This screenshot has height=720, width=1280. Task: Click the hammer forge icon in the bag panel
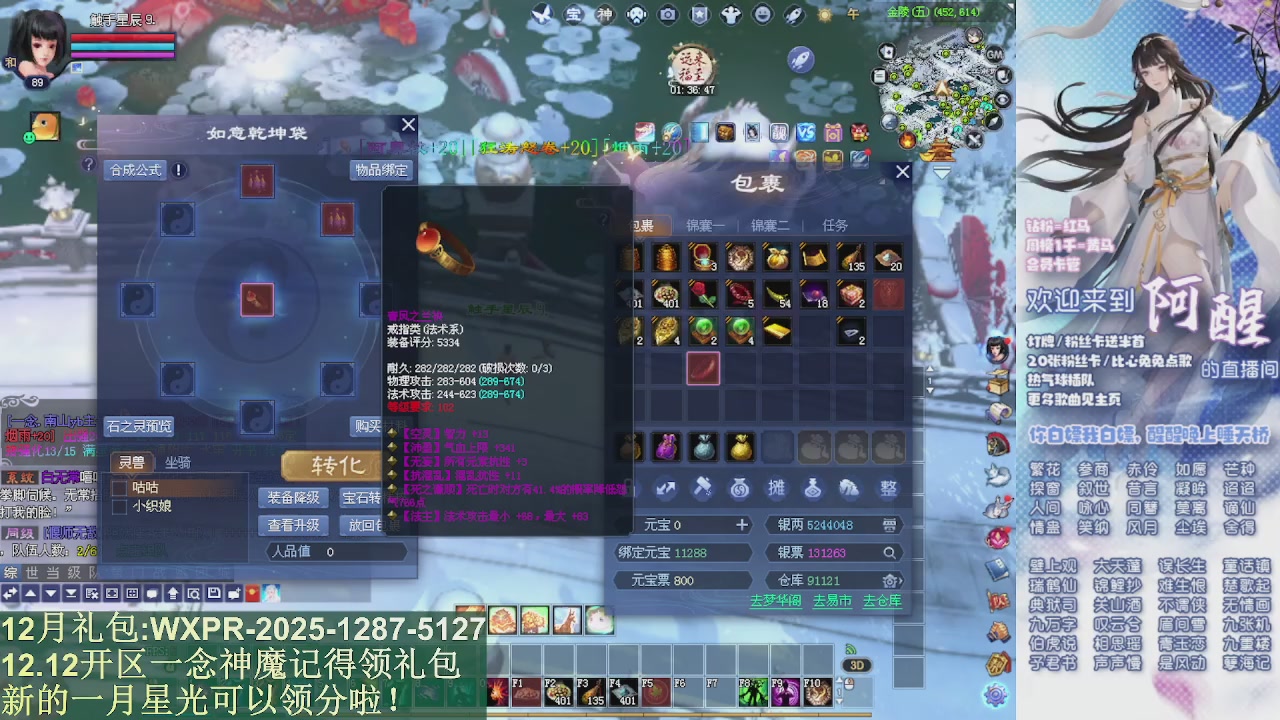coord(703,488)
